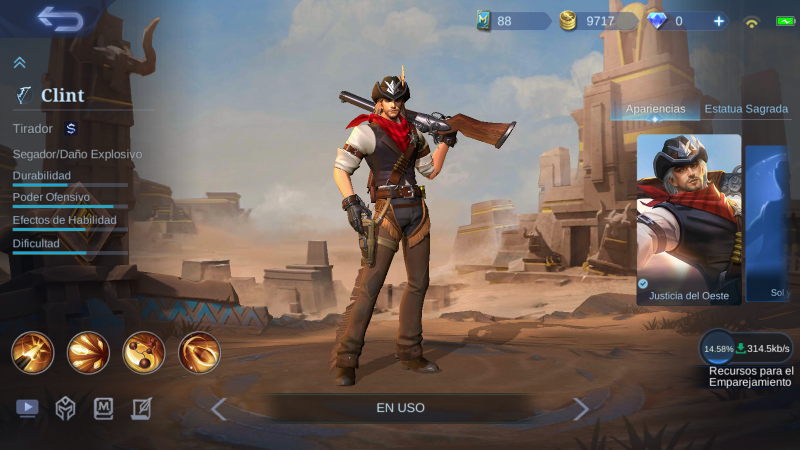Open the M guide book icon

104,408
